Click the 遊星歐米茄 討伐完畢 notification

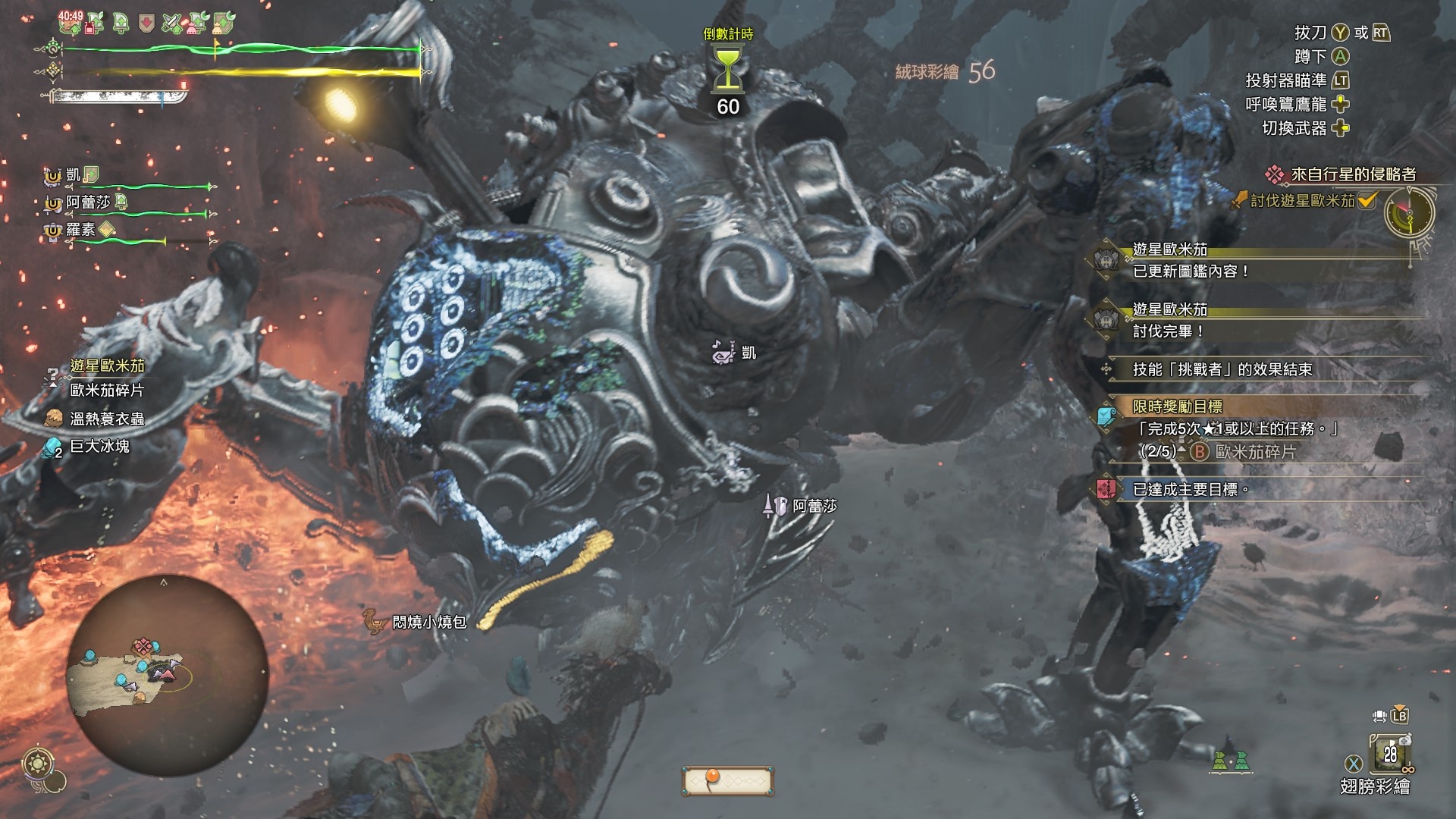click(1169, 321)
